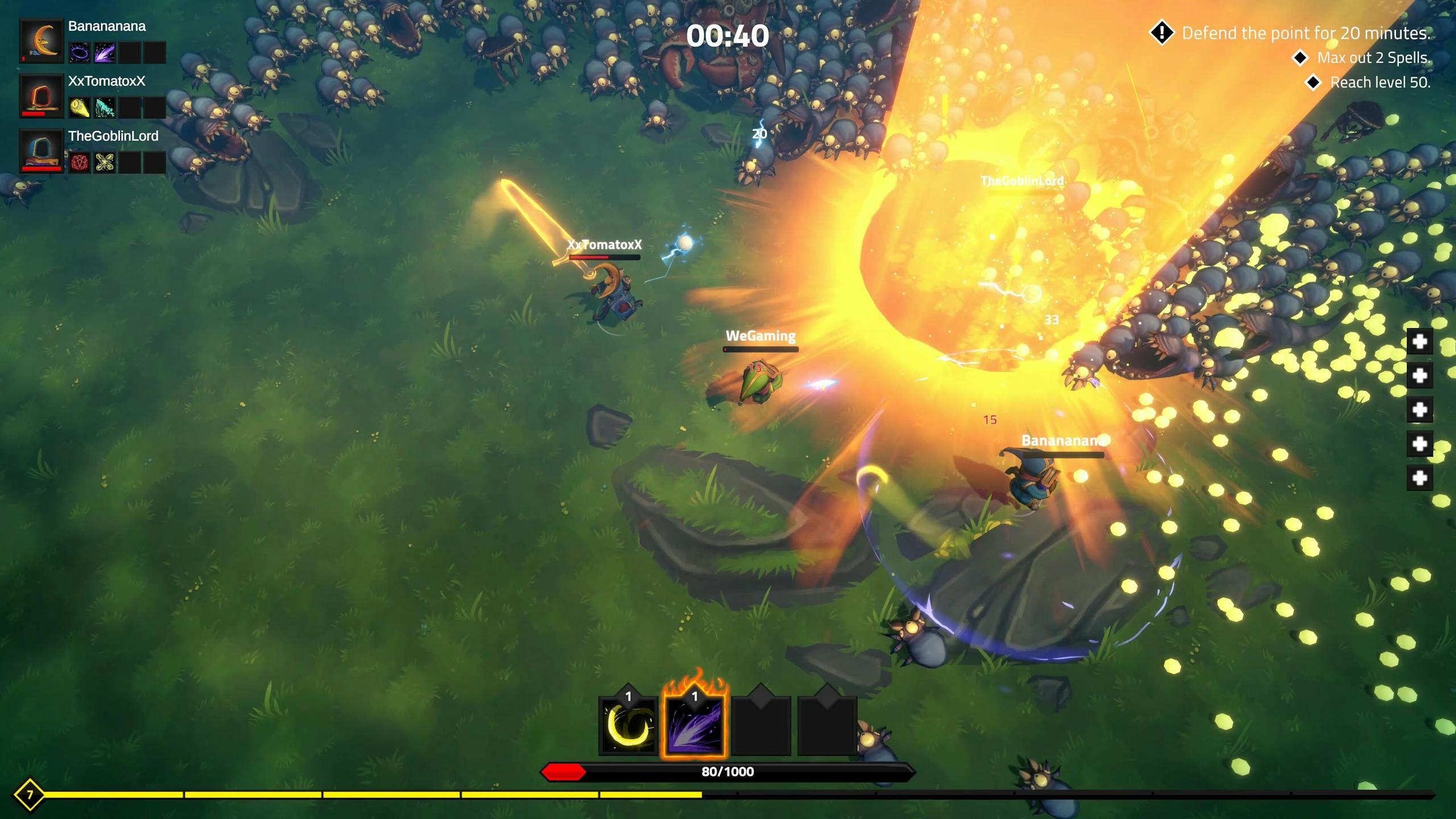Open the 'Defend the point' main objective
Viewport: 1456px width, 819px height.
pos(1305,33)
